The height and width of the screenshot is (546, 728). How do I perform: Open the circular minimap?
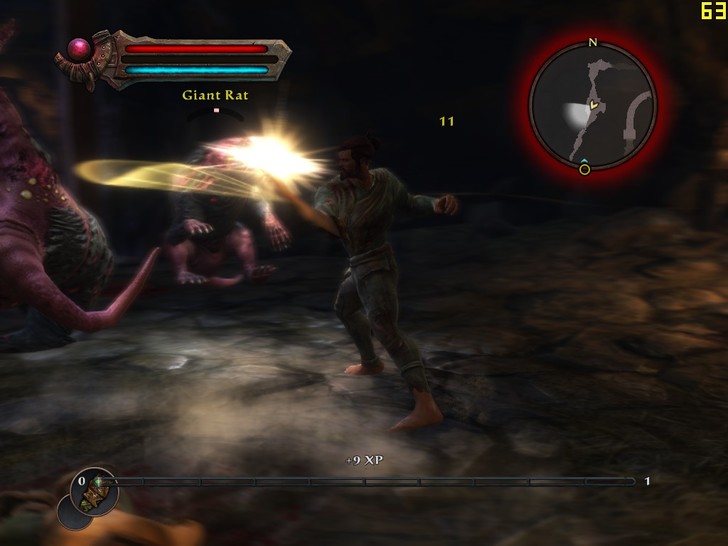click(x=592, y=105)
